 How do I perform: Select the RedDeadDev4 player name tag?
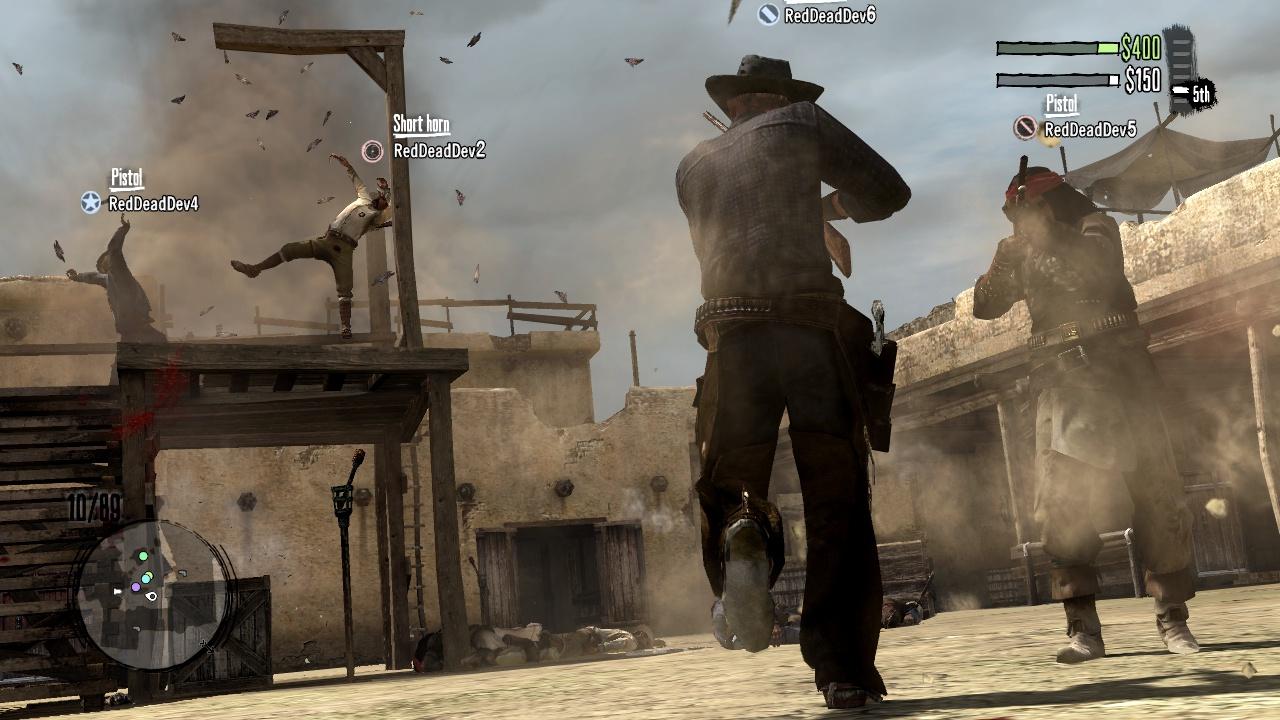pyautogui.click(x=153, y=204)
